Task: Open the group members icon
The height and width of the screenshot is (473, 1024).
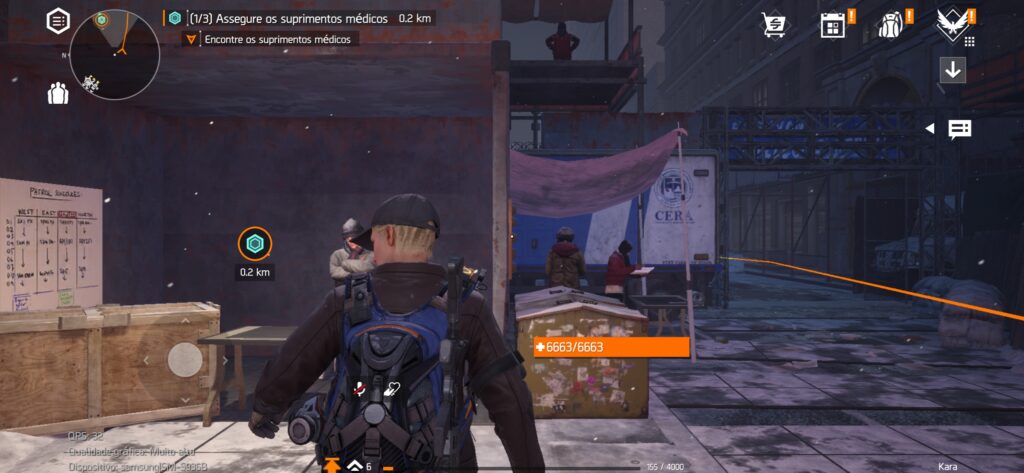Action: (58, 94)
